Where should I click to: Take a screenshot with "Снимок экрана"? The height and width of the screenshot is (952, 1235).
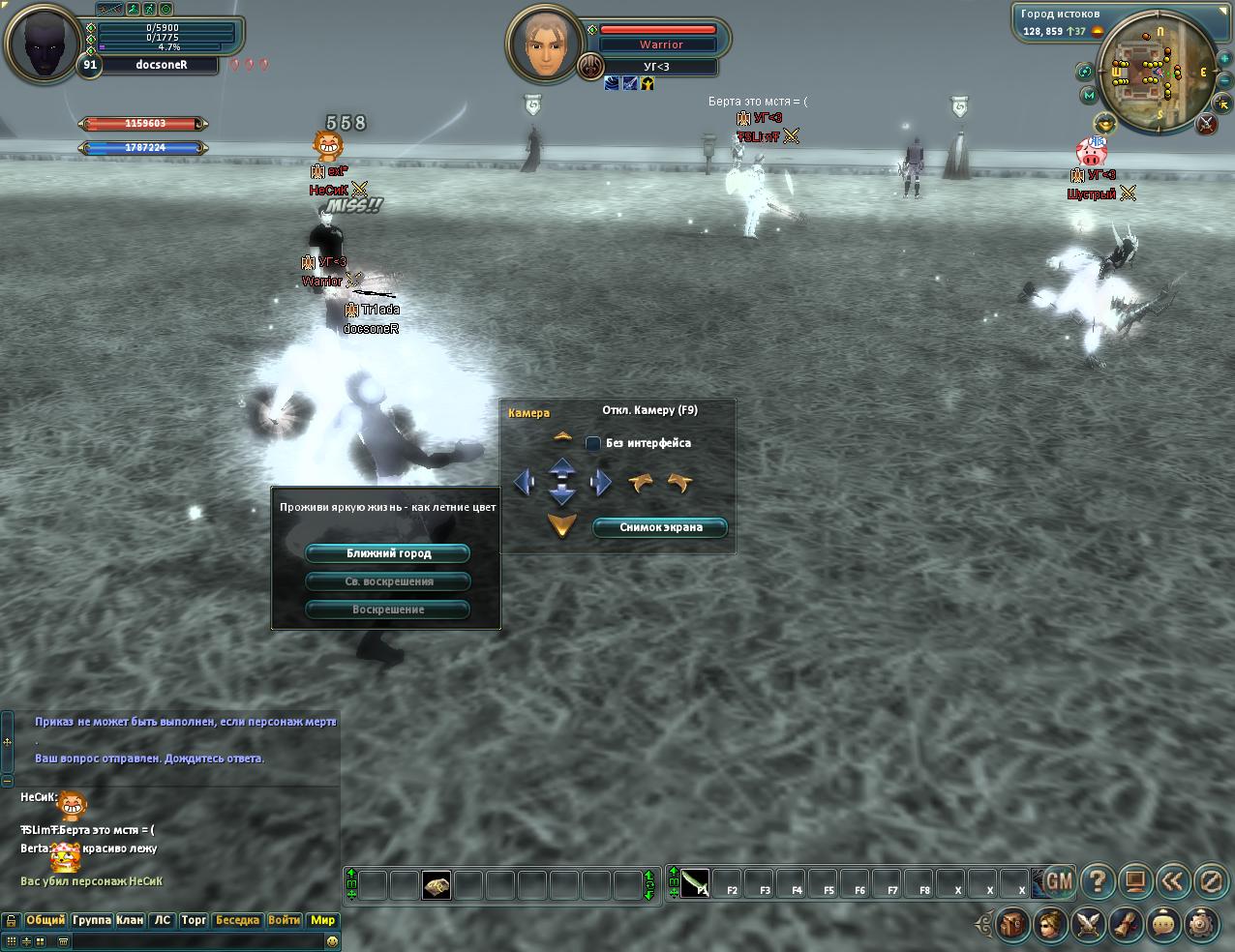660,527
